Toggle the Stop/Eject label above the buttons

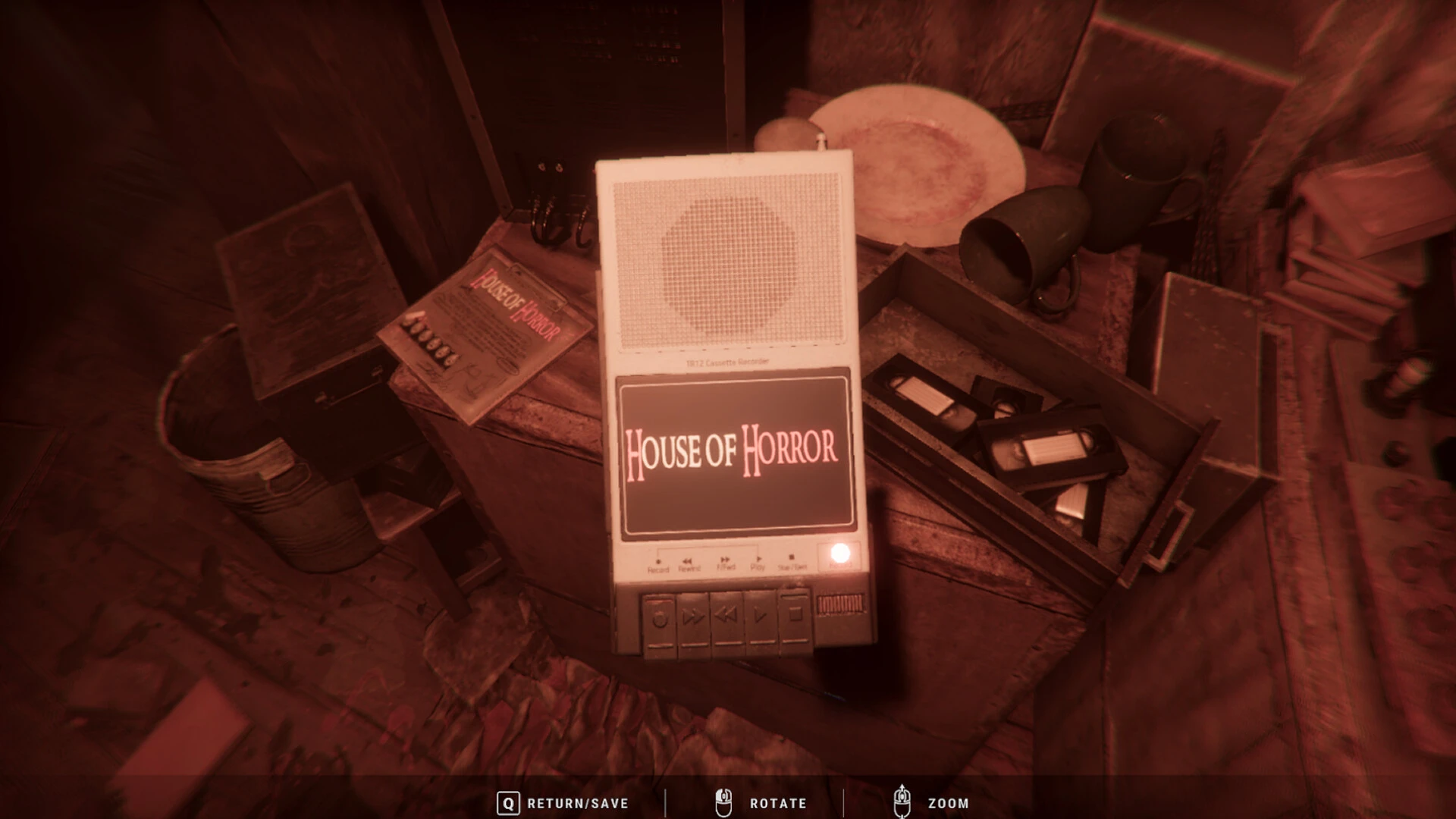pyautogui.click(x=792, y=569)
